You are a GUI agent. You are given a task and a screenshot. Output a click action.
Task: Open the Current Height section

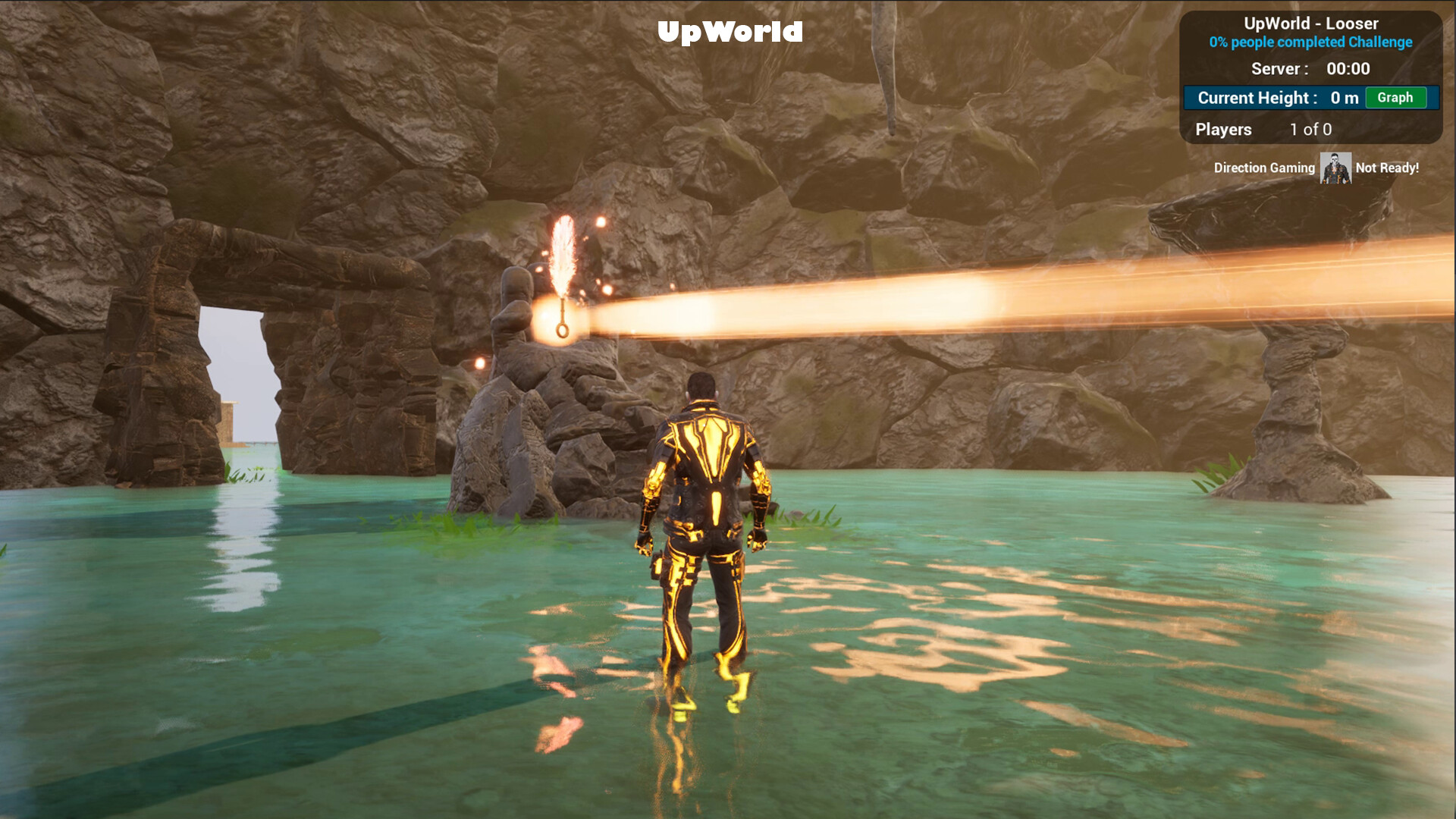1257,98
